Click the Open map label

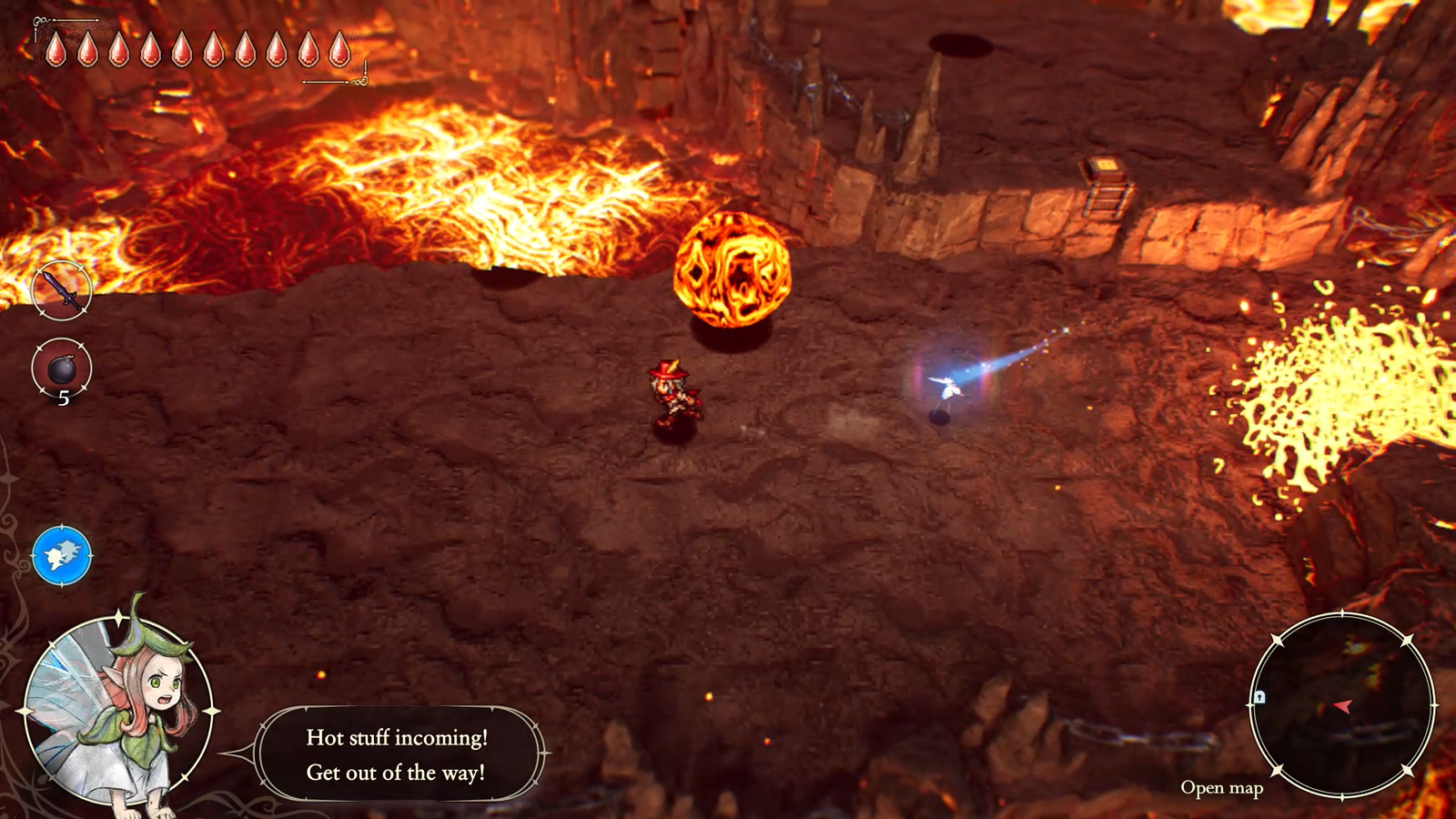pyautogui.click(x=1221, y=788)
